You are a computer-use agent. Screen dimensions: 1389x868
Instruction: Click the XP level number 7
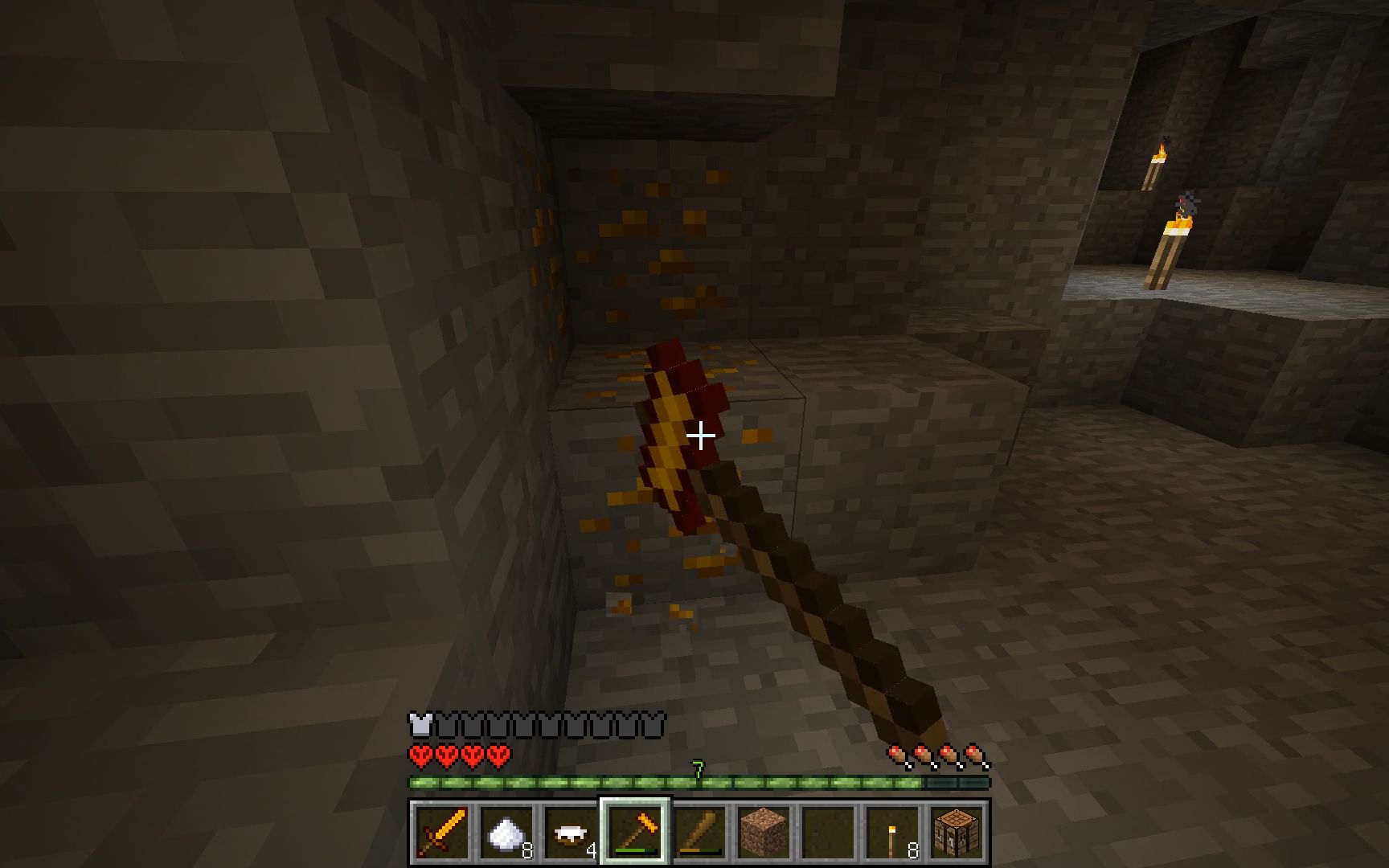tap(696, 766)
